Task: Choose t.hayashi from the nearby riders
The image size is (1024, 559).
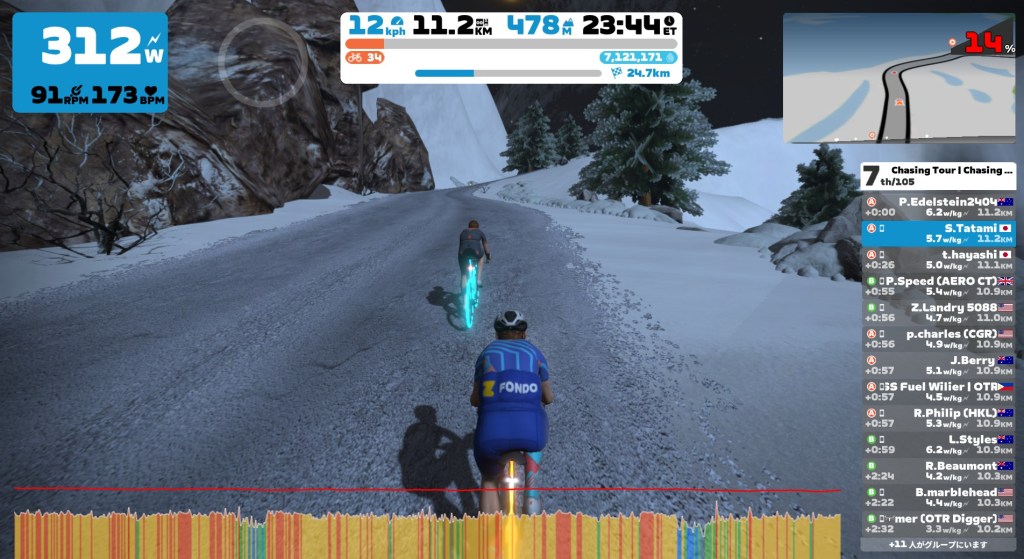Action: pyautogui.click(x=939, y=259)
